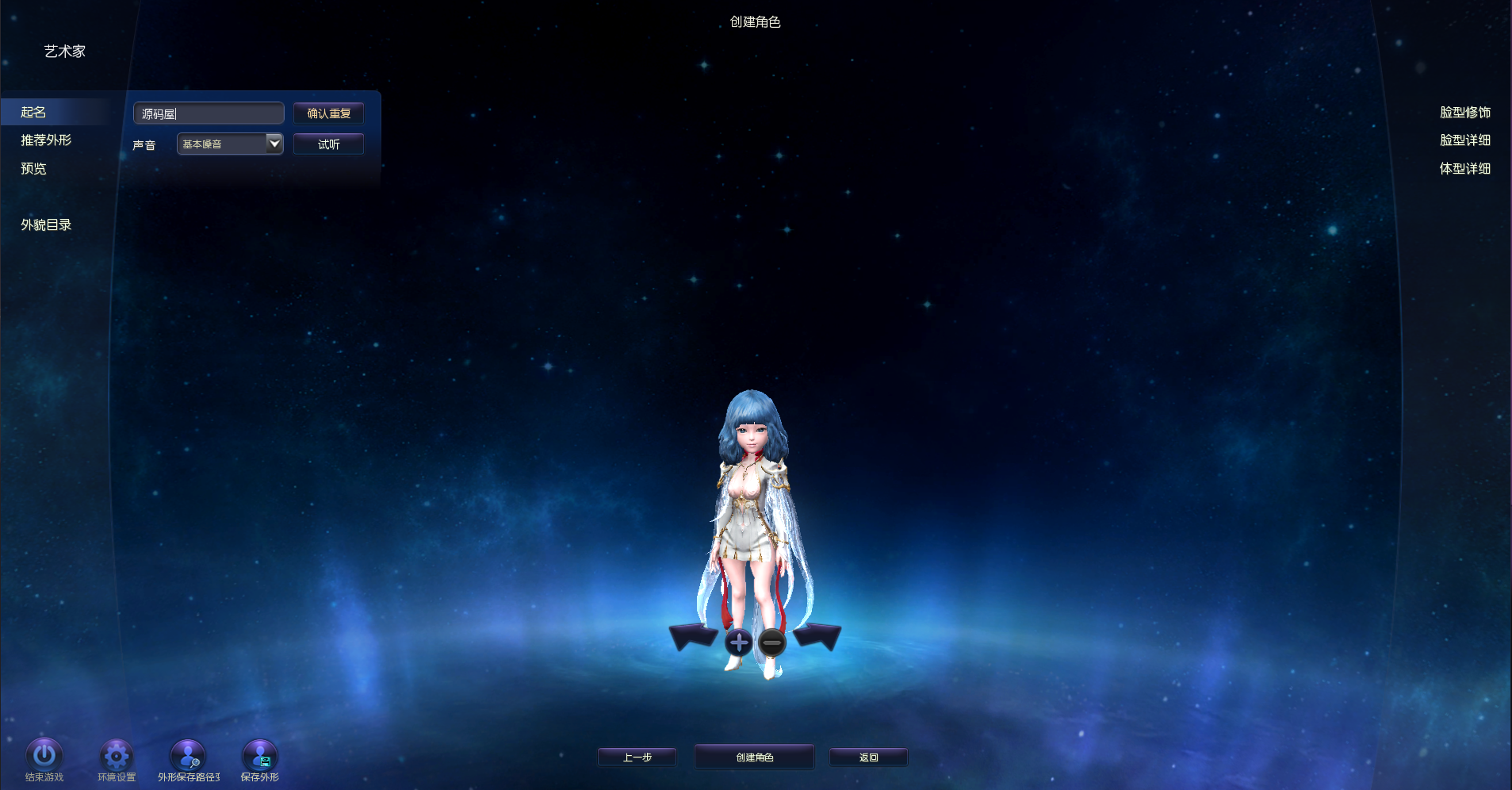Image resolution: width=1512 pixels, height=790 pixels.
Task: Click the character name input field
Action: coord(209,113)
